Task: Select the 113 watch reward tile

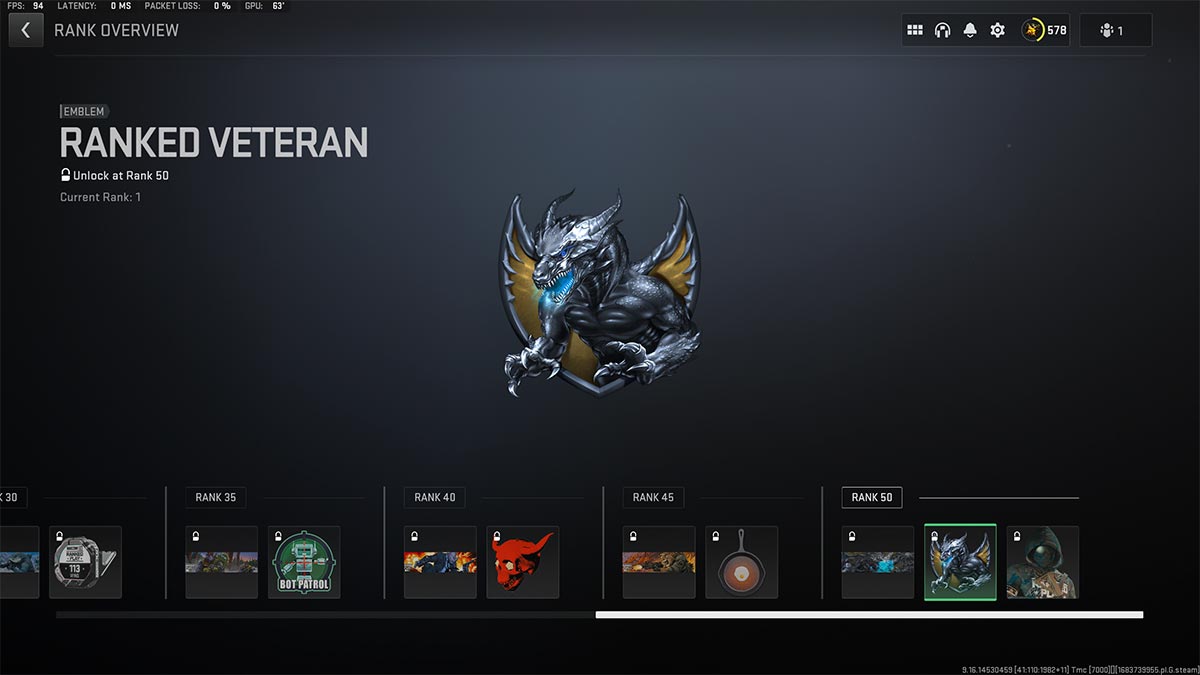Action: [85, 562]
